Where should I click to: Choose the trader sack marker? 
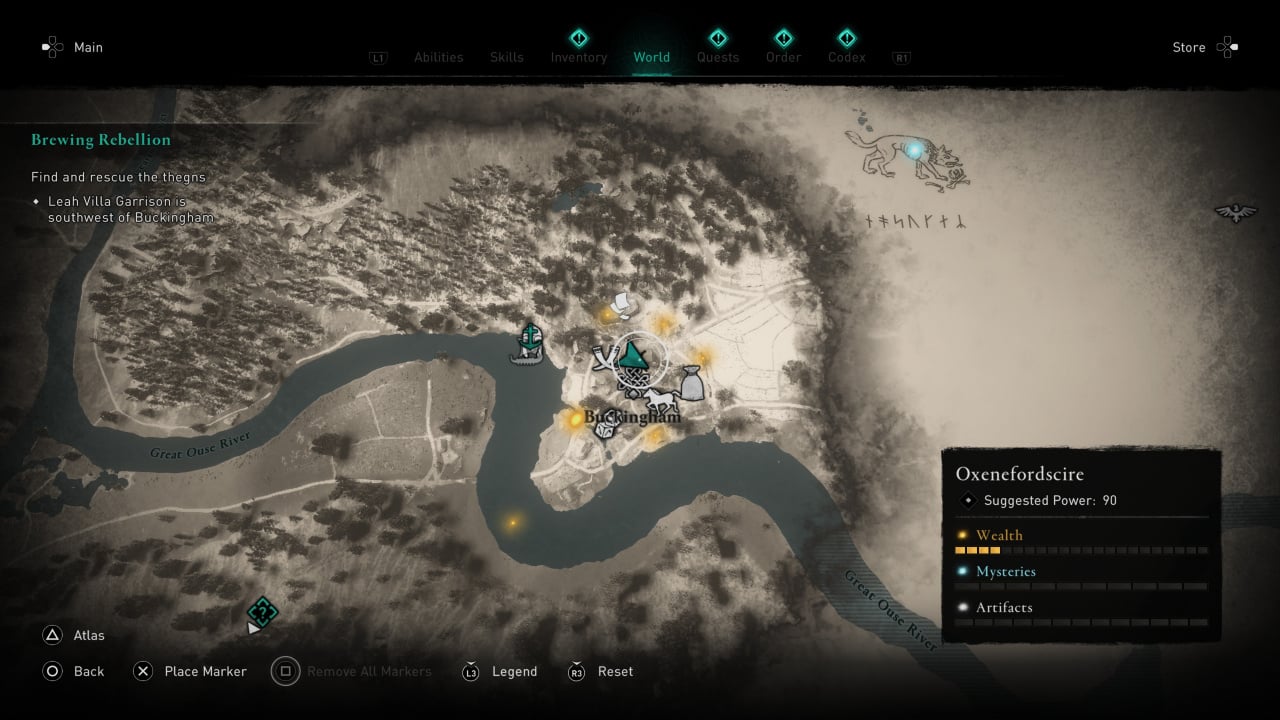point(691,383)
